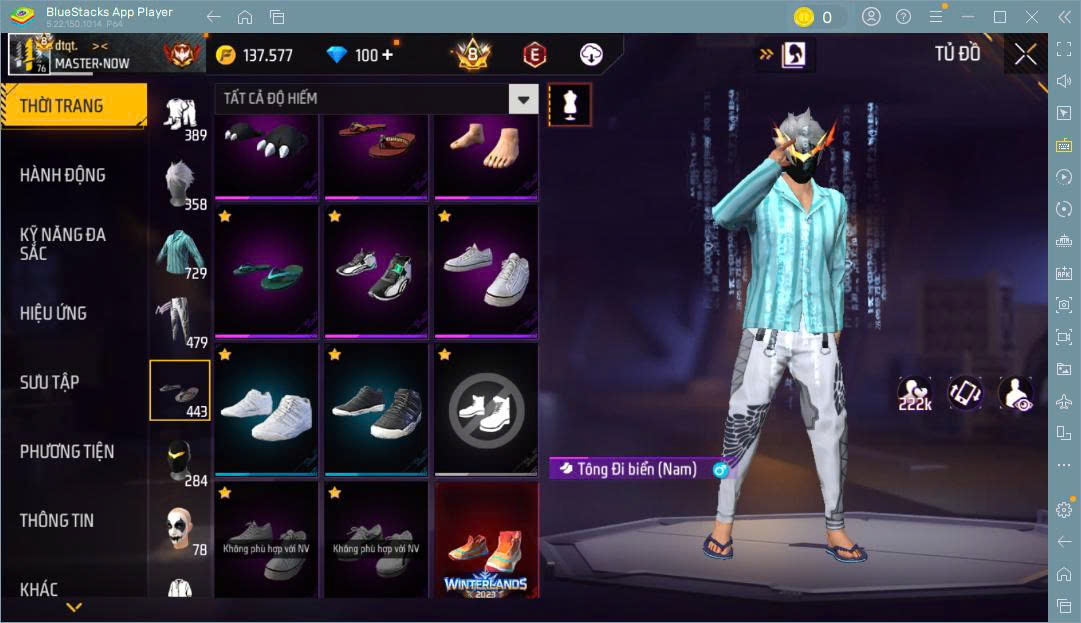The image size is (1081, 623).
Task: Select the crossed-out boots unequip slot
Action: [485, 408]
